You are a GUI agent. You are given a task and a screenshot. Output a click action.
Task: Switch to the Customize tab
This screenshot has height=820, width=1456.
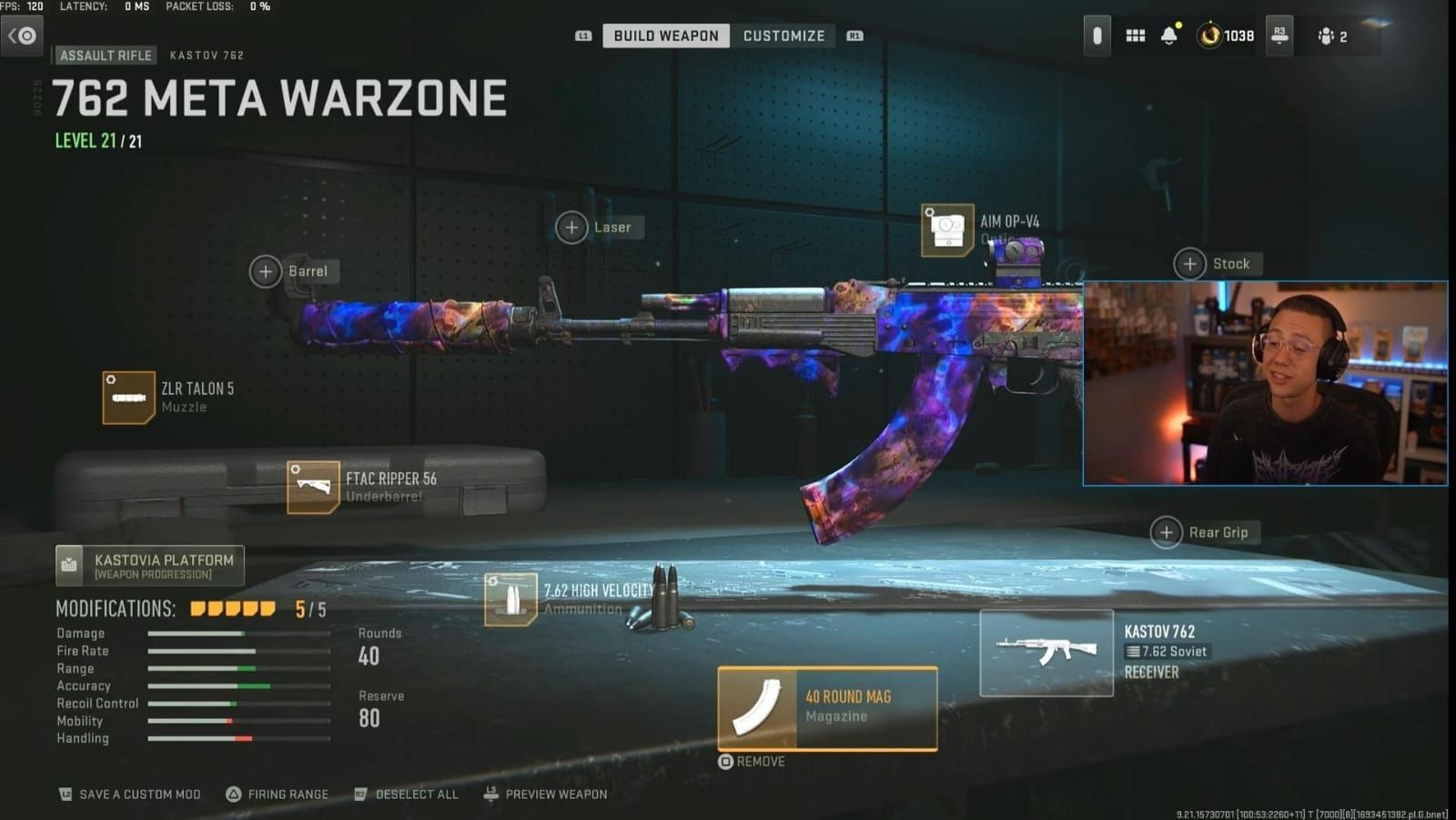click(784, 35)
